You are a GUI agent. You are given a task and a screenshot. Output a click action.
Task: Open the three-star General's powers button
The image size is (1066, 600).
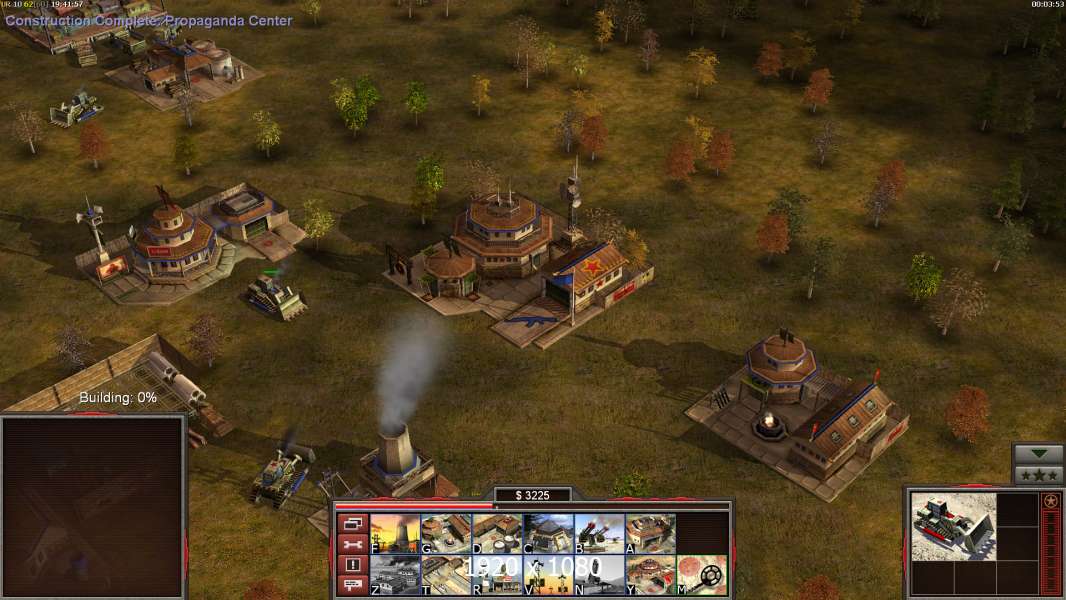pos(1038,475)
